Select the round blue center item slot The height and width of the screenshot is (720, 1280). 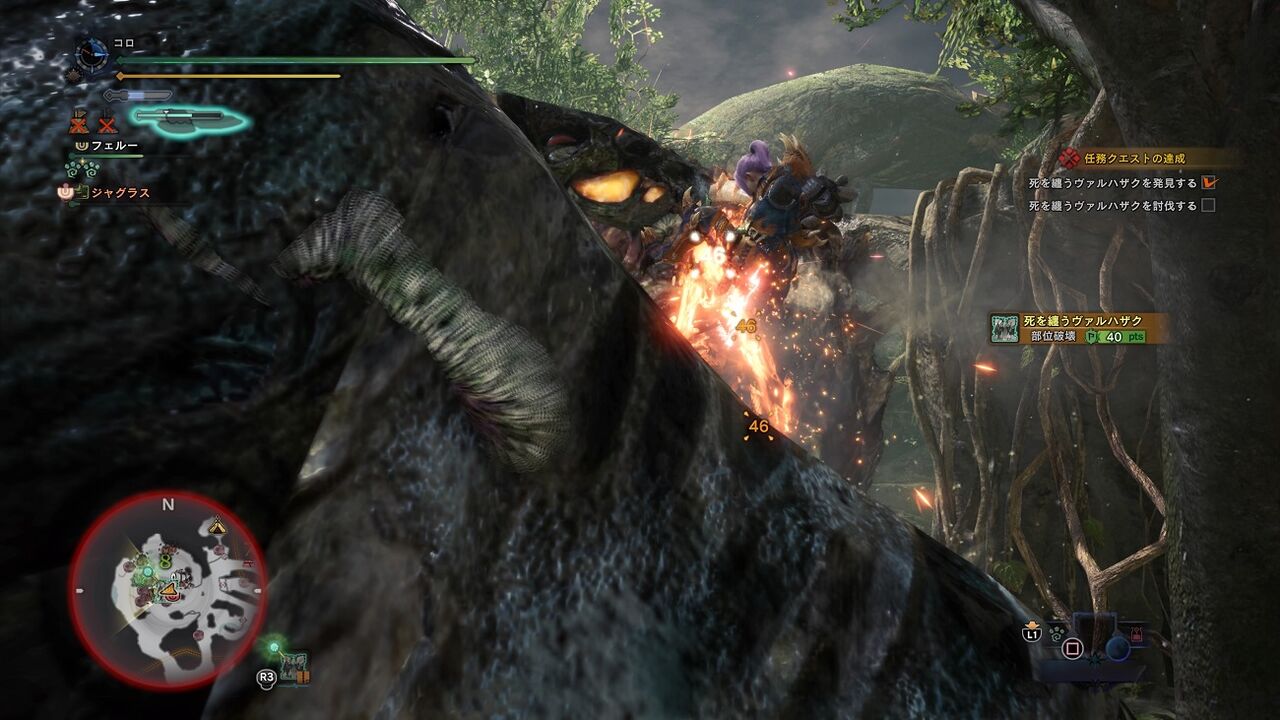[1117, 648]
